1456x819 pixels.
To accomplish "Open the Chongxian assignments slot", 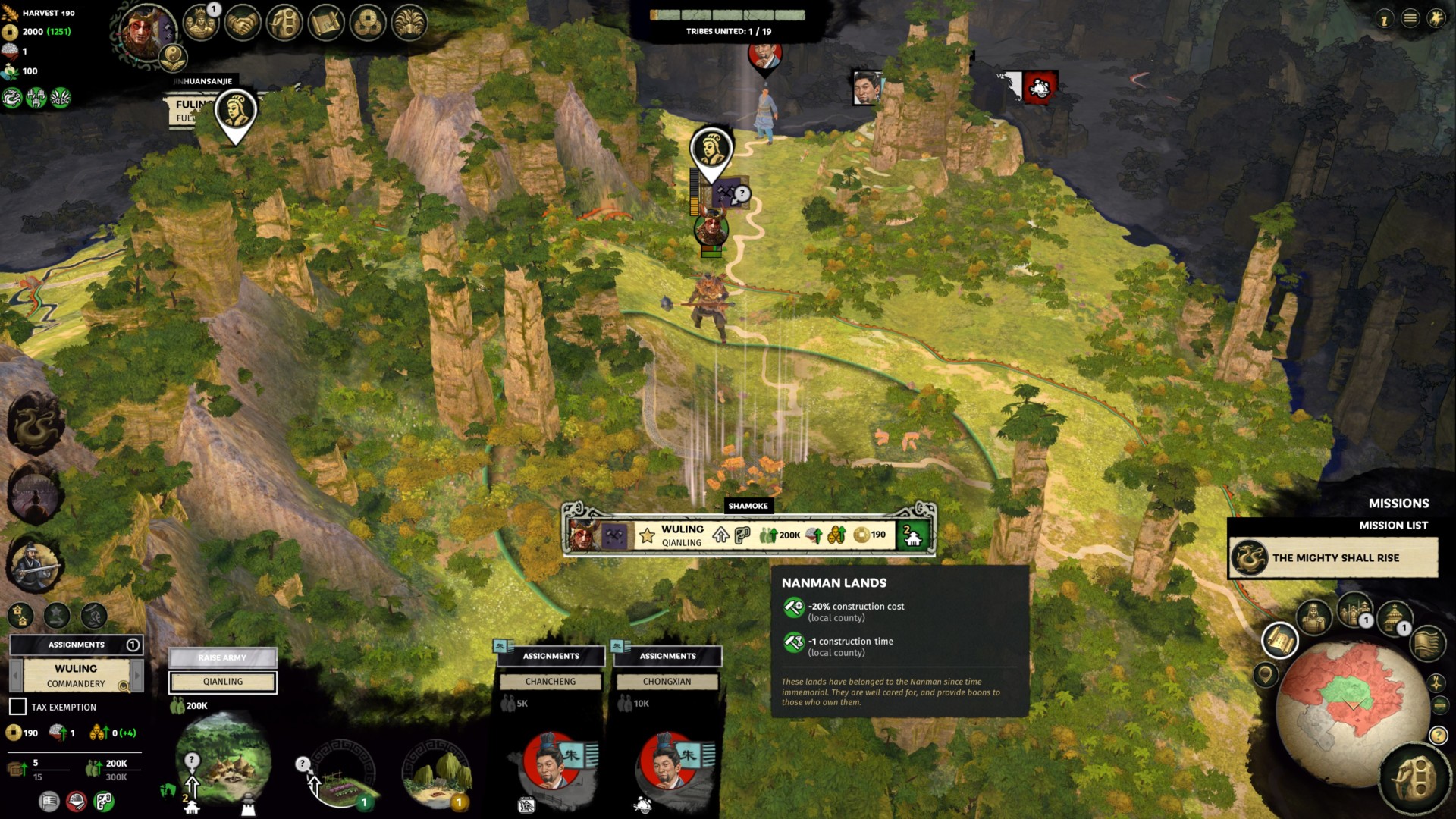I will tap(667, 682).
